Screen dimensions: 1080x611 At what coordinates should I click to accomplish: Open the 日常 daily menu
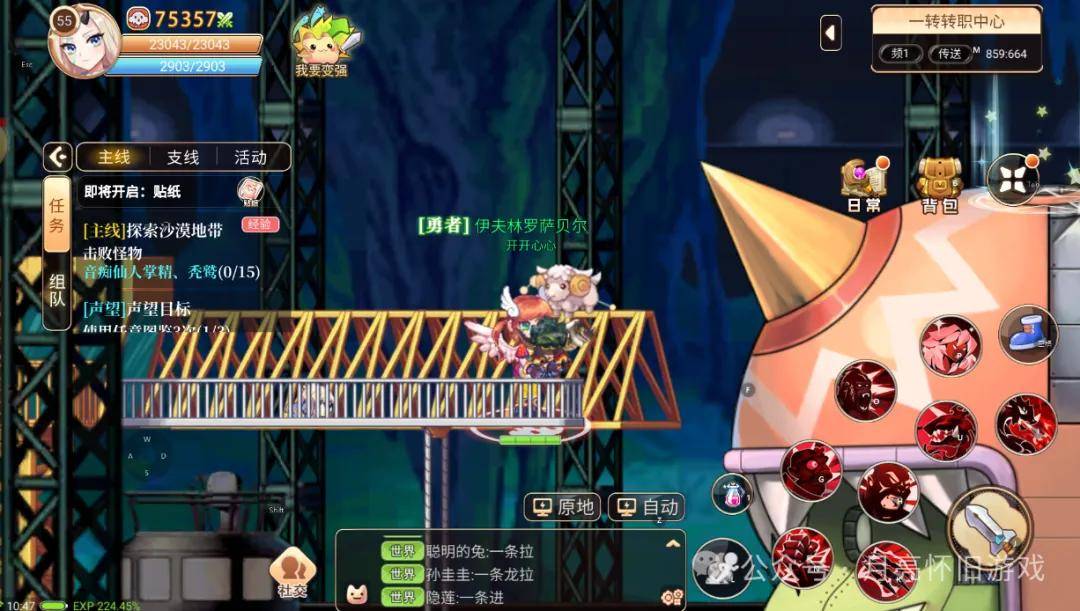pos(863,185)
